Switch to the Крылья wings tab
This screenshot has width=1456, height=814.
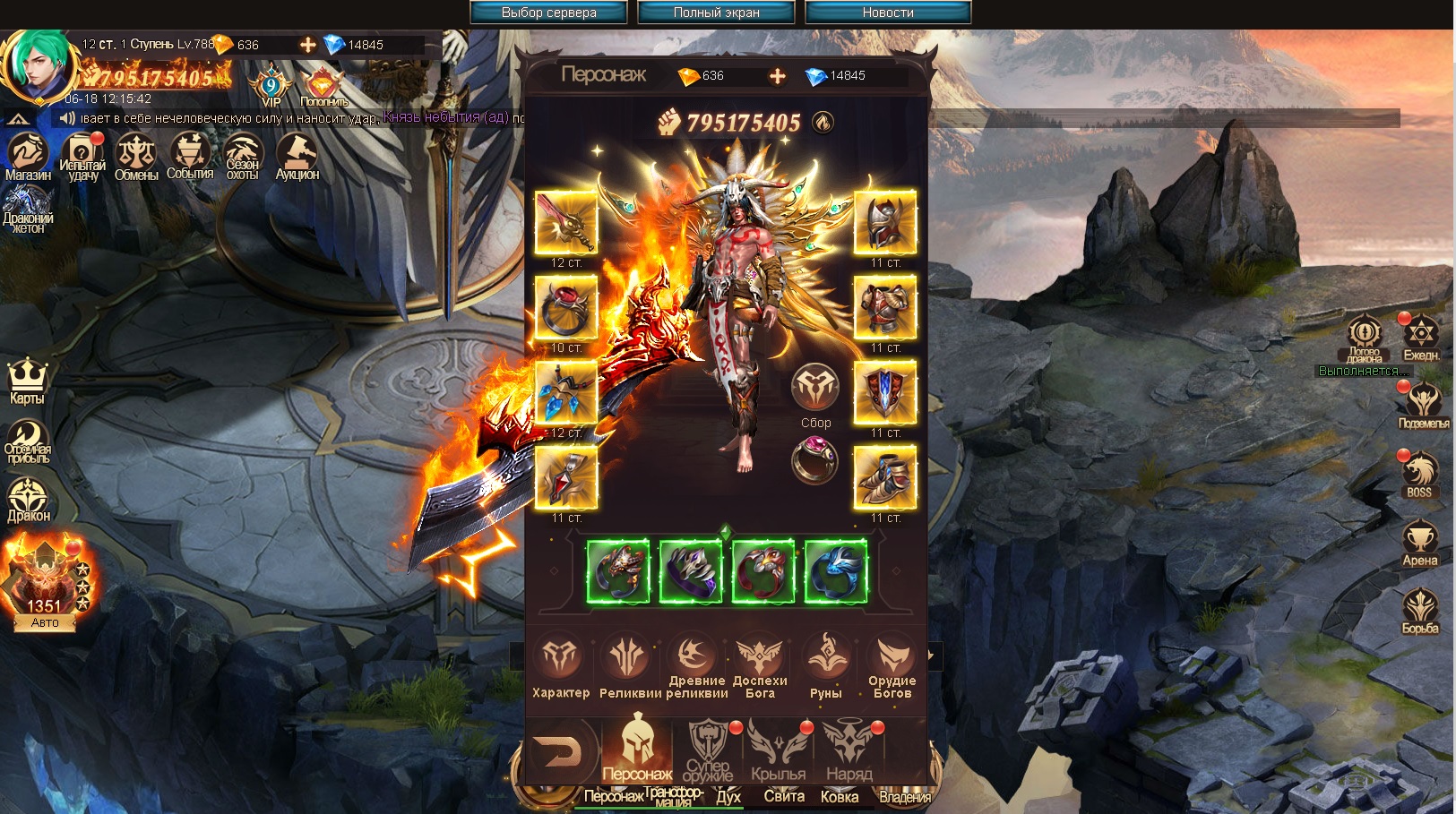pos(778,750)
